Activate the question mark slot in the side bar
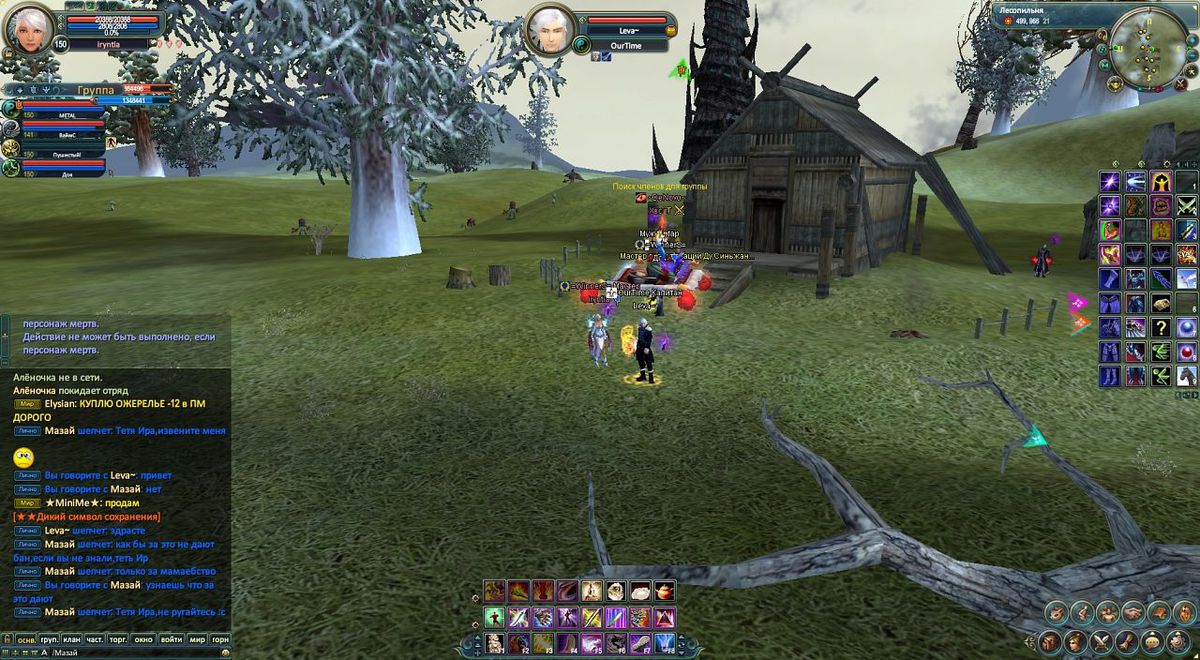This screenshot has height=660, width=1200. pos(1161,328)
